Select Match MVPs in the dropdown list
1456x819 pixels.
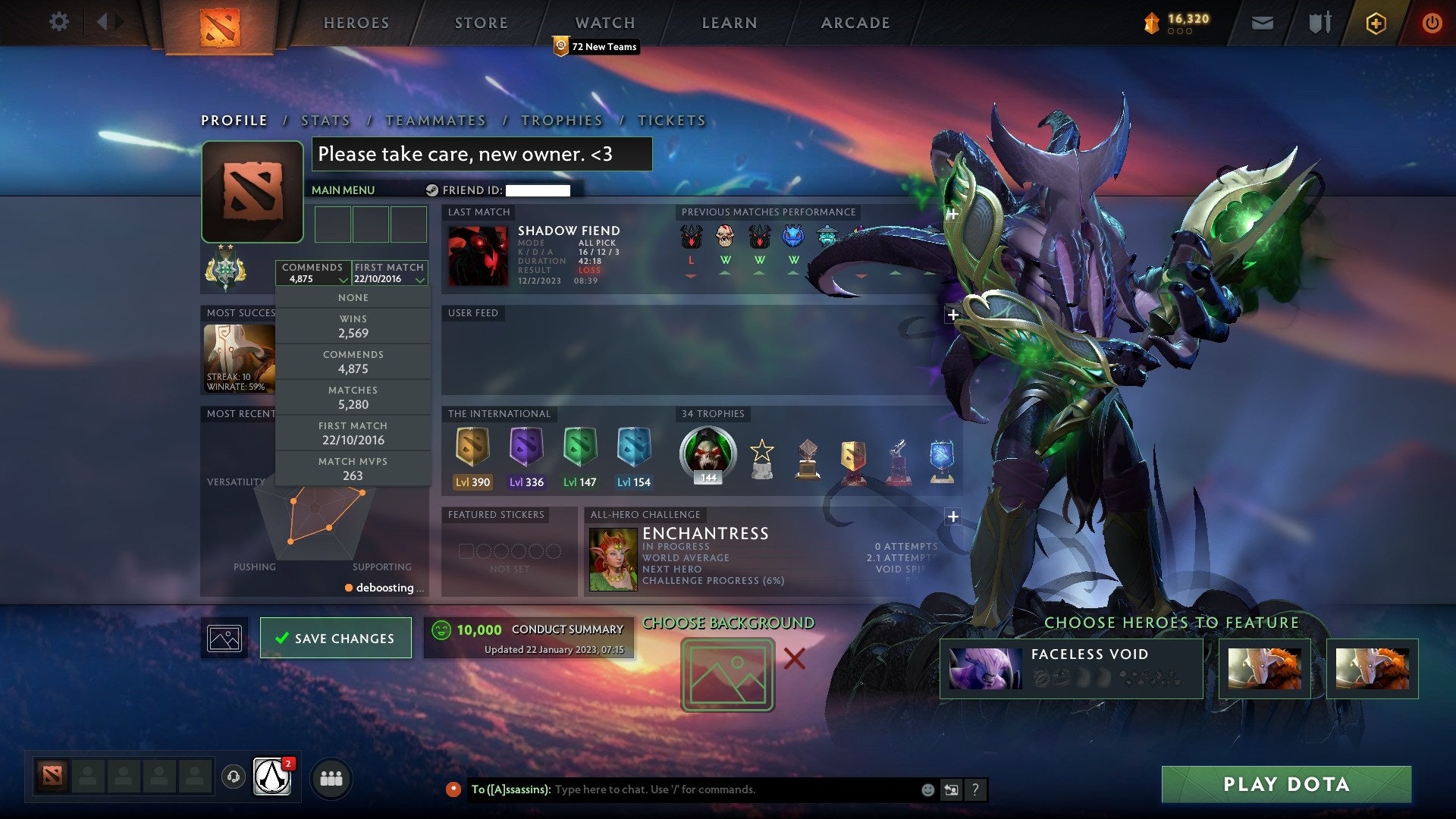(x=353, y=469)
